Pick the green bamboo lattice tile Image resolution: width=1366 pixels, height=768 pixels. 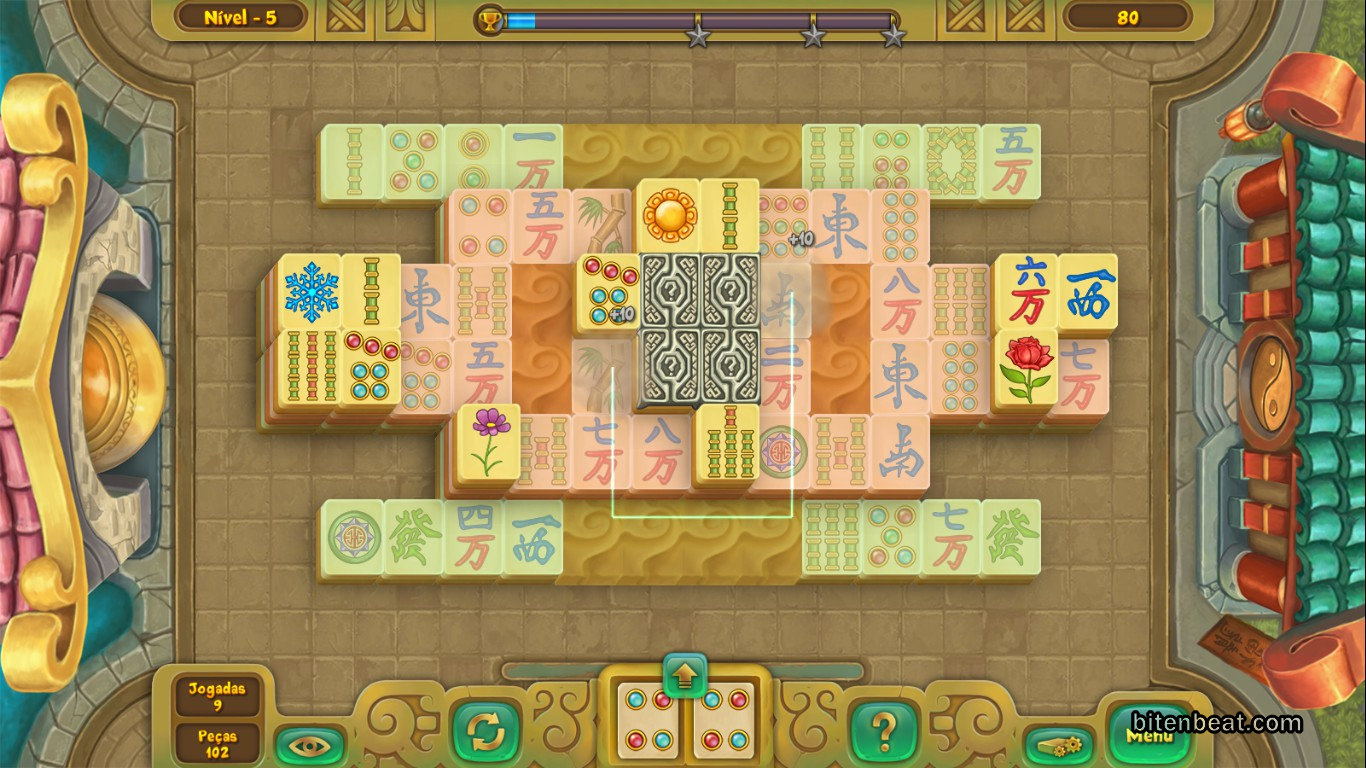click(x=951, y=160)
